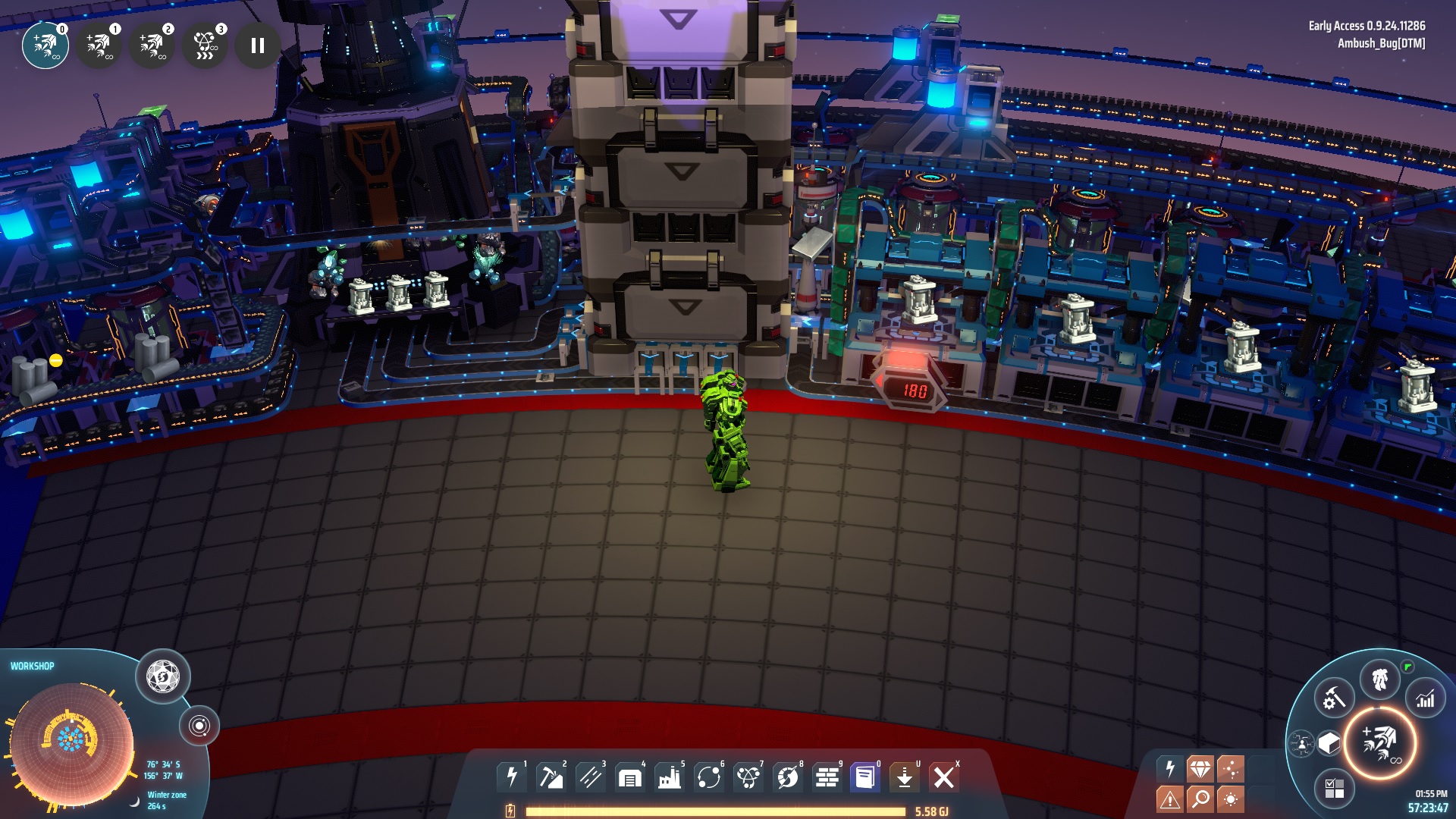Open the blue blueprint book button
This screenshot has width=1456, height=819.
865,777
